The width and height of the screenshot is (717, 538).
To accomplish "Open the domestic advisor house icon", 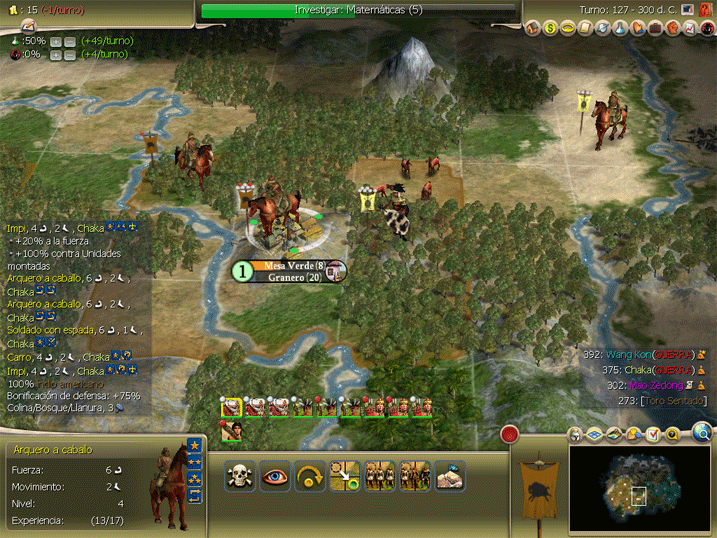I will click(531, 28).
